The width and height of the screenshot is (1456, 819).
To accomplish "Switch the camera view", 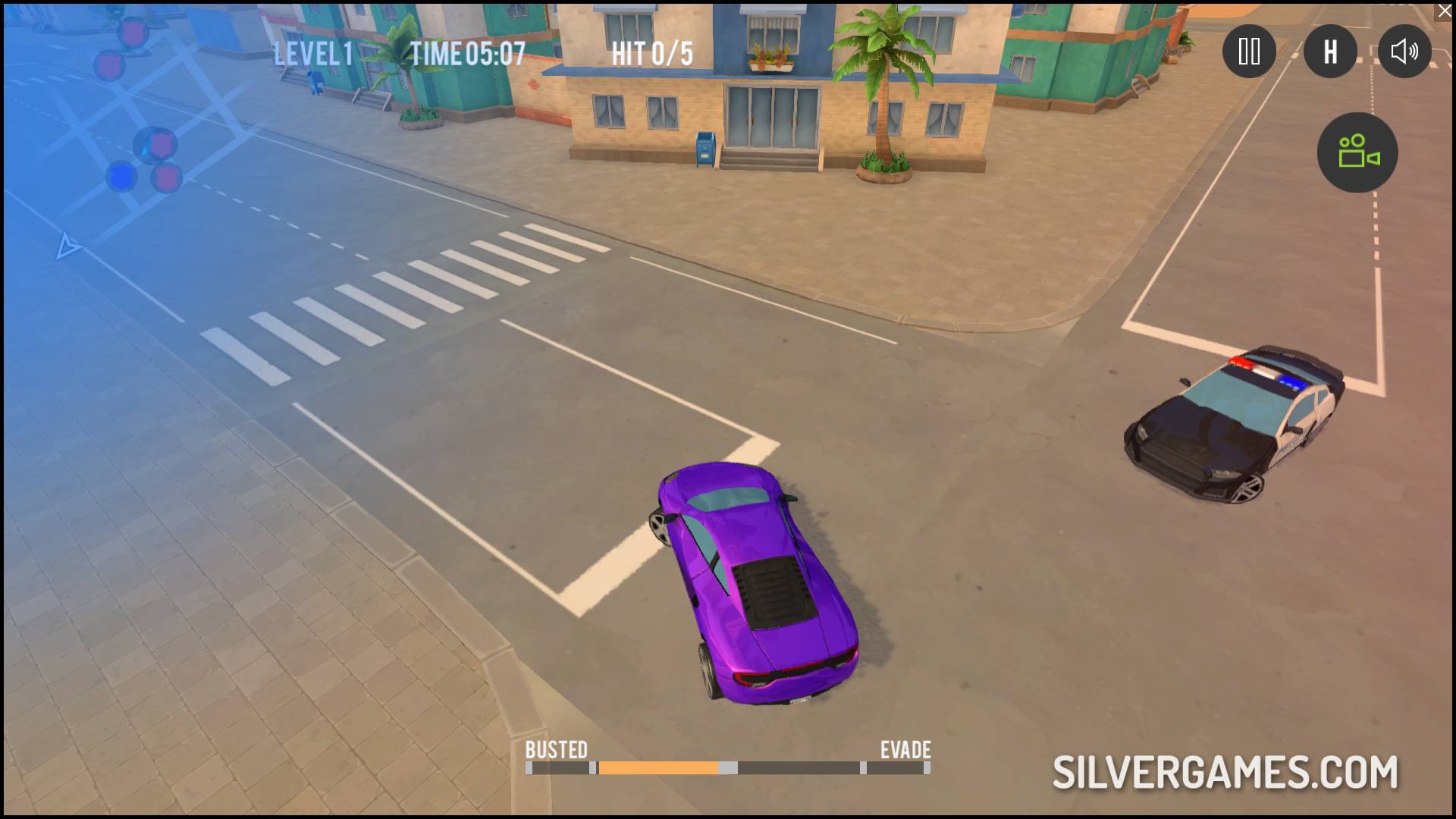I will point(1357,152).
